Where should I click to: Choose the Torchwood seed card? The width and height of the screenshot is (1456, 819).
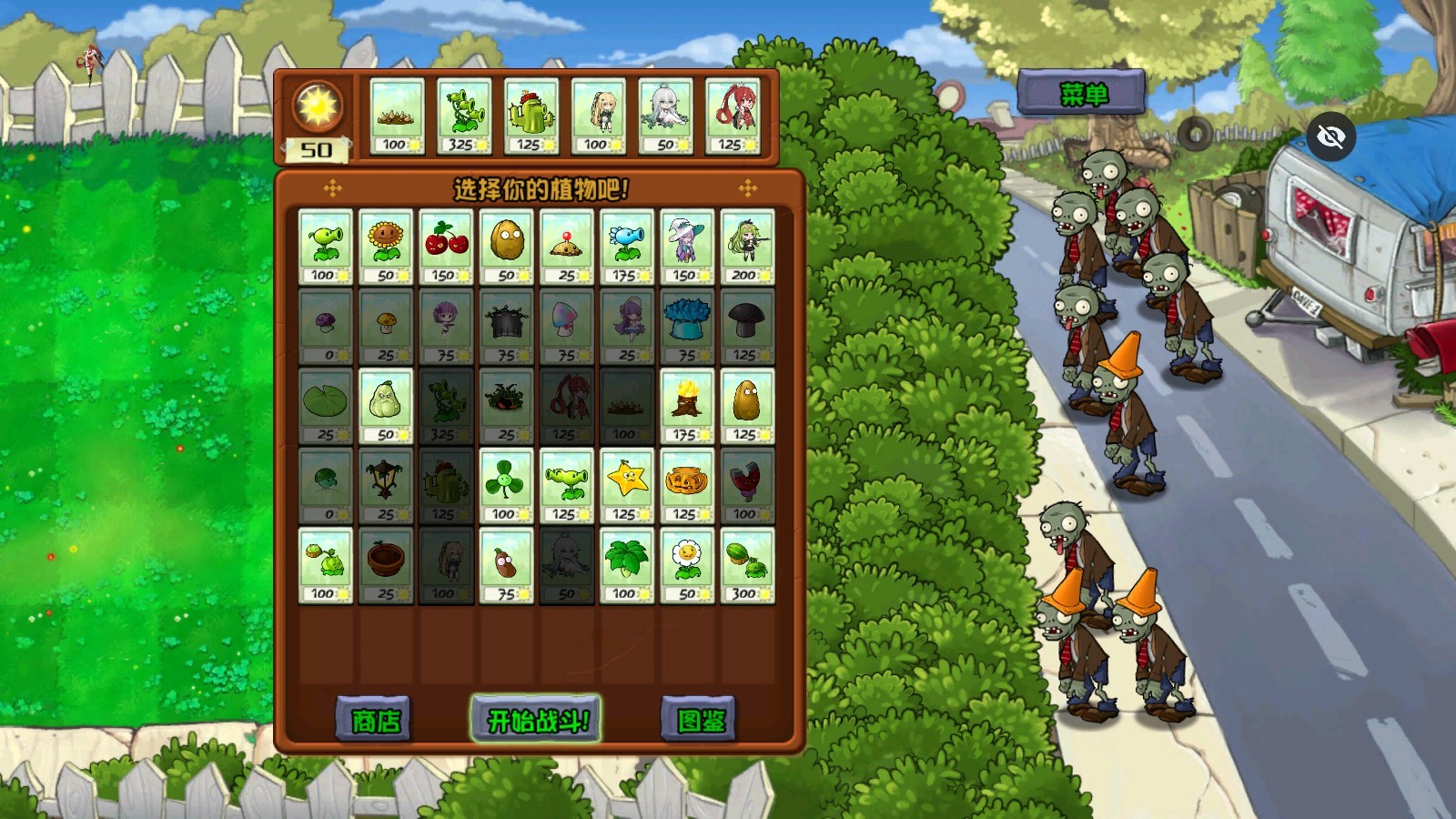point(686,406)
